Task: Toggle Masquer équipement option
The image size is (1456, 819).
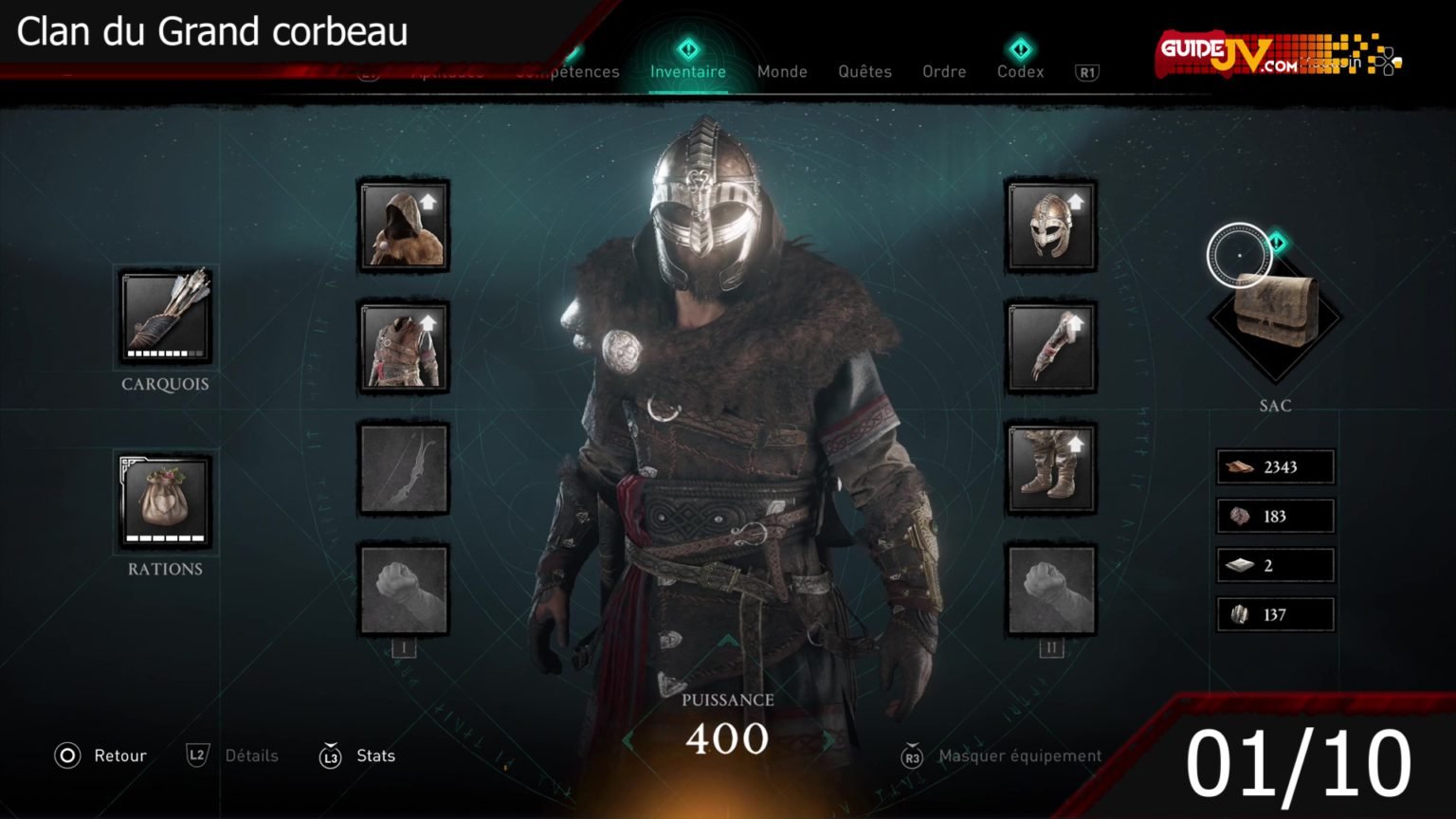Action: (x=1003, y=755)
